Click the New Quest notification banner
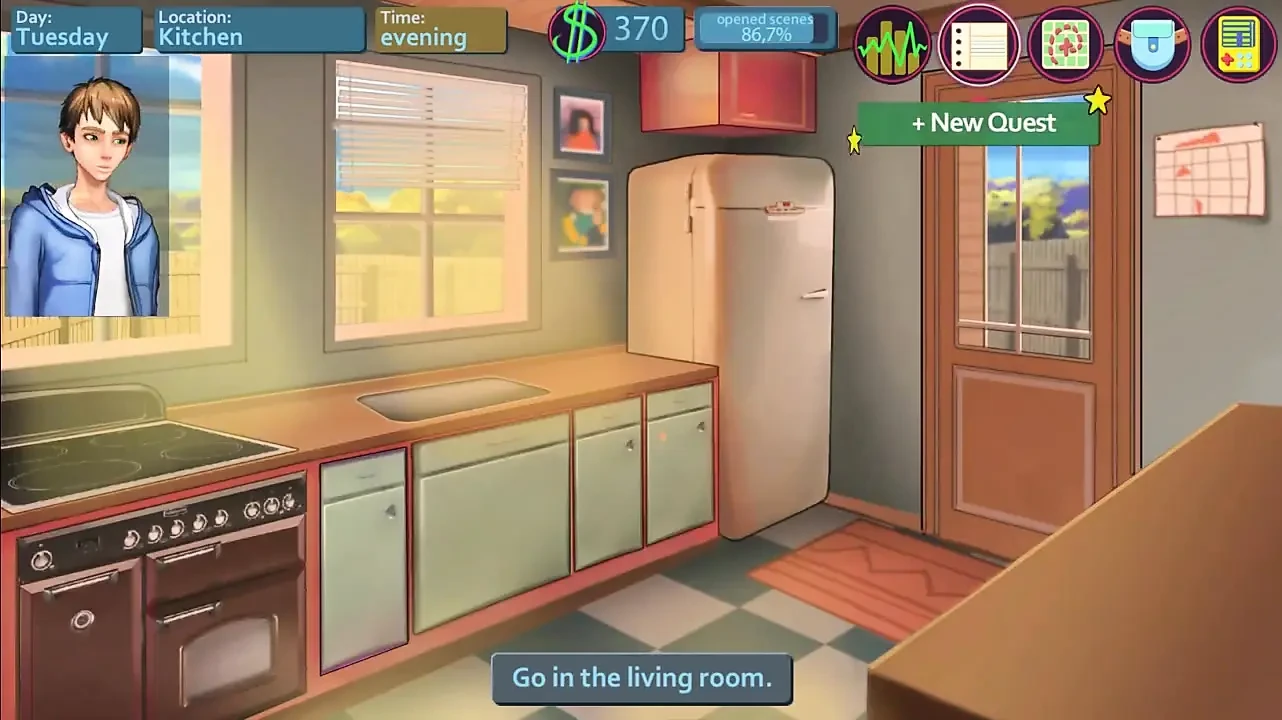The height and width of the screenshot is (720, 1282). coord(978,123)
